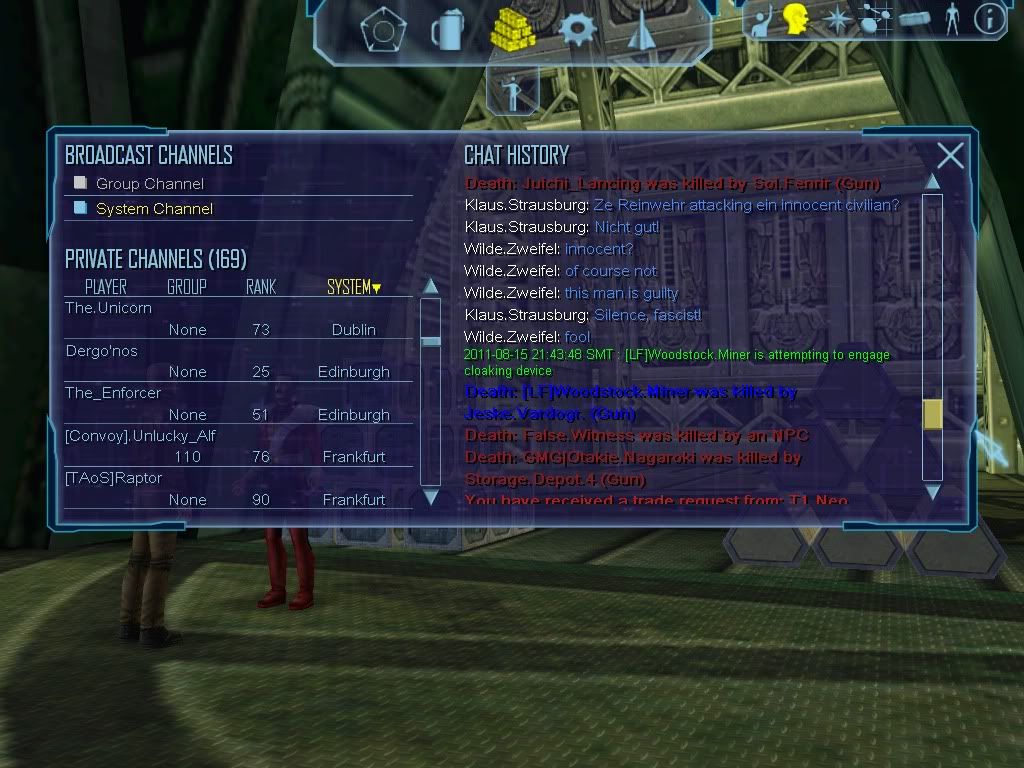Open the commodity trader gold bars icon

coord(513,30)
